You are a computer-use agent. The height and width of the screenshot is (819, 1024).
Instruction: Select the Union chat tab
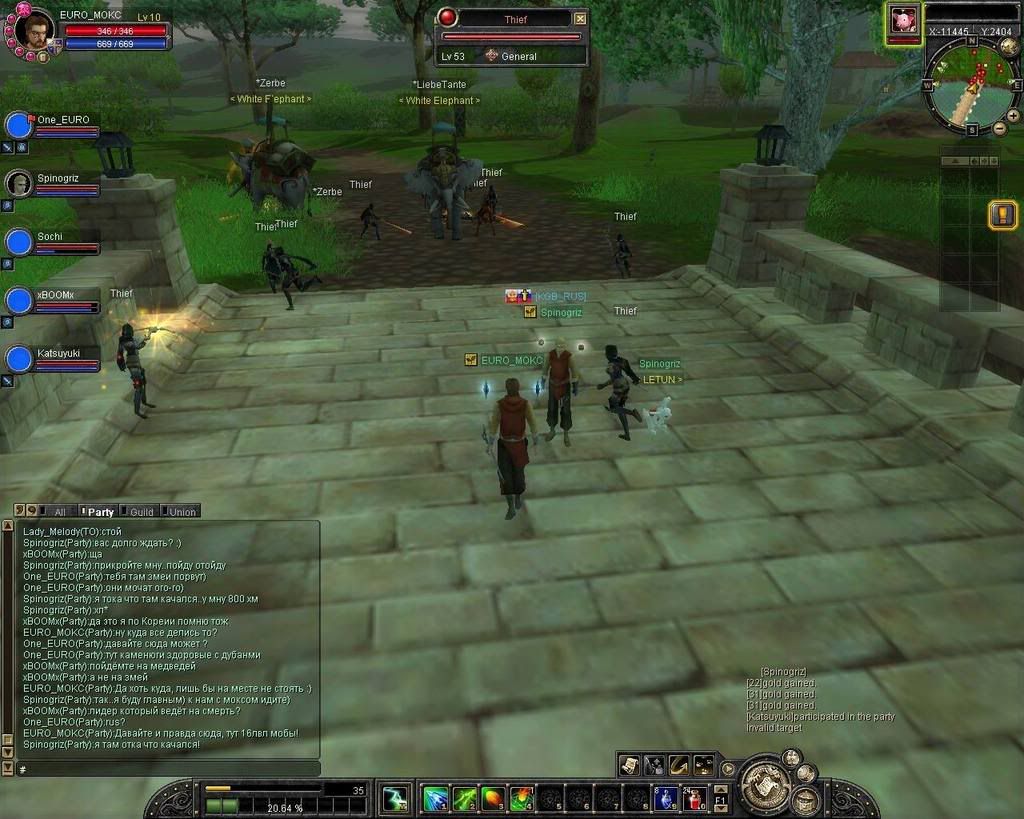pos(182,511)
